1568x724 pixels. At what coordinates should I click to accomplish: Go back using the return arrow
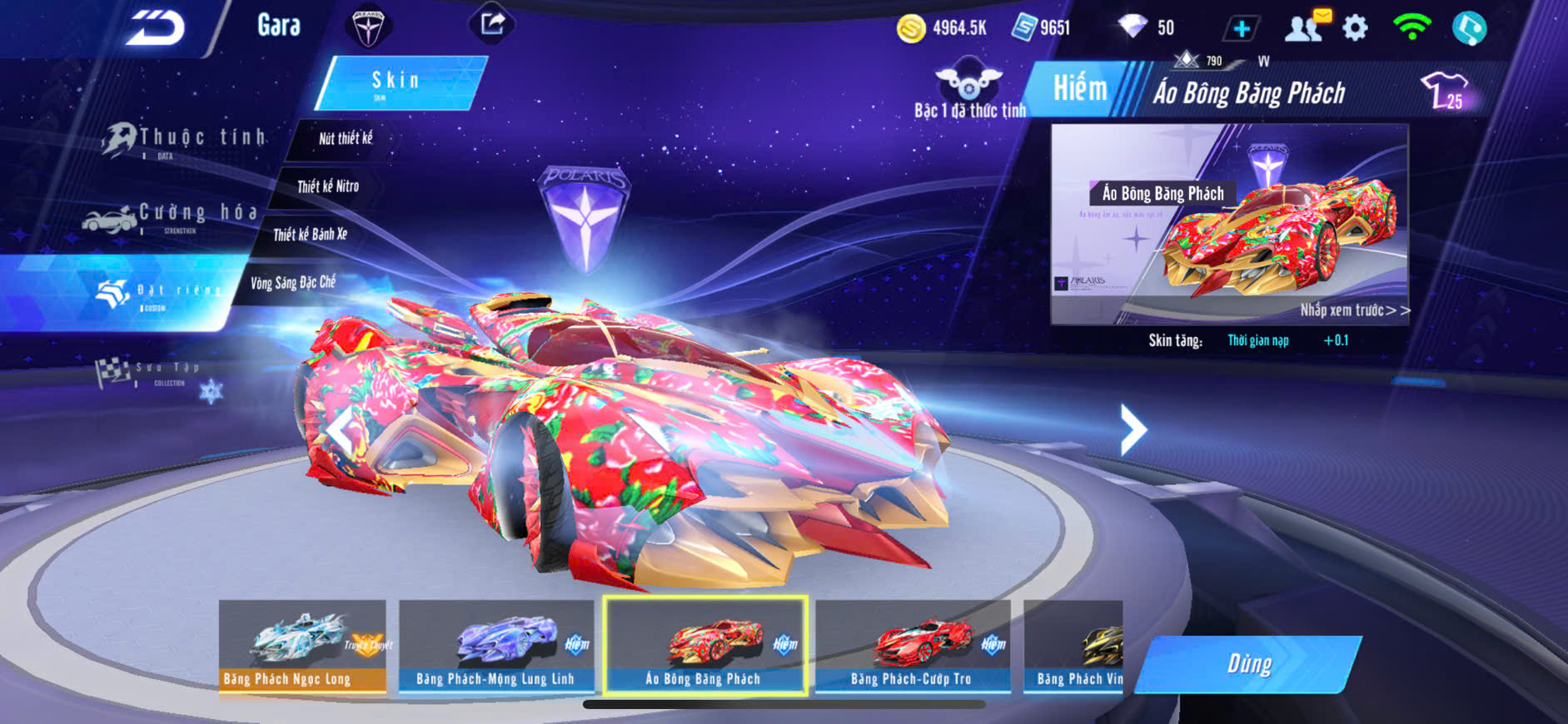pyautogui.click(x=156, y=28)
